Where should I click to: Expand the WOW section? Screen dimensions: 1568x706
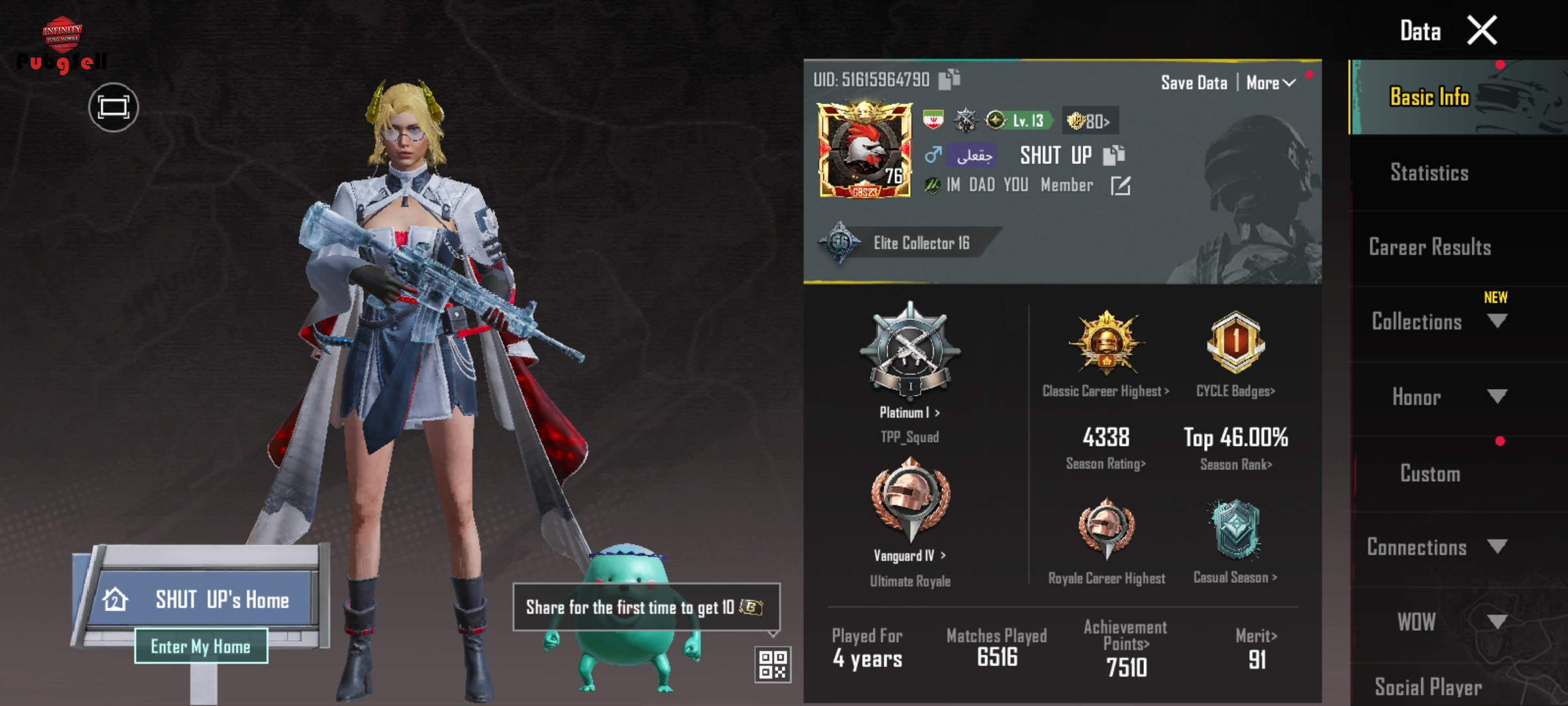(x=1497, y=621)
